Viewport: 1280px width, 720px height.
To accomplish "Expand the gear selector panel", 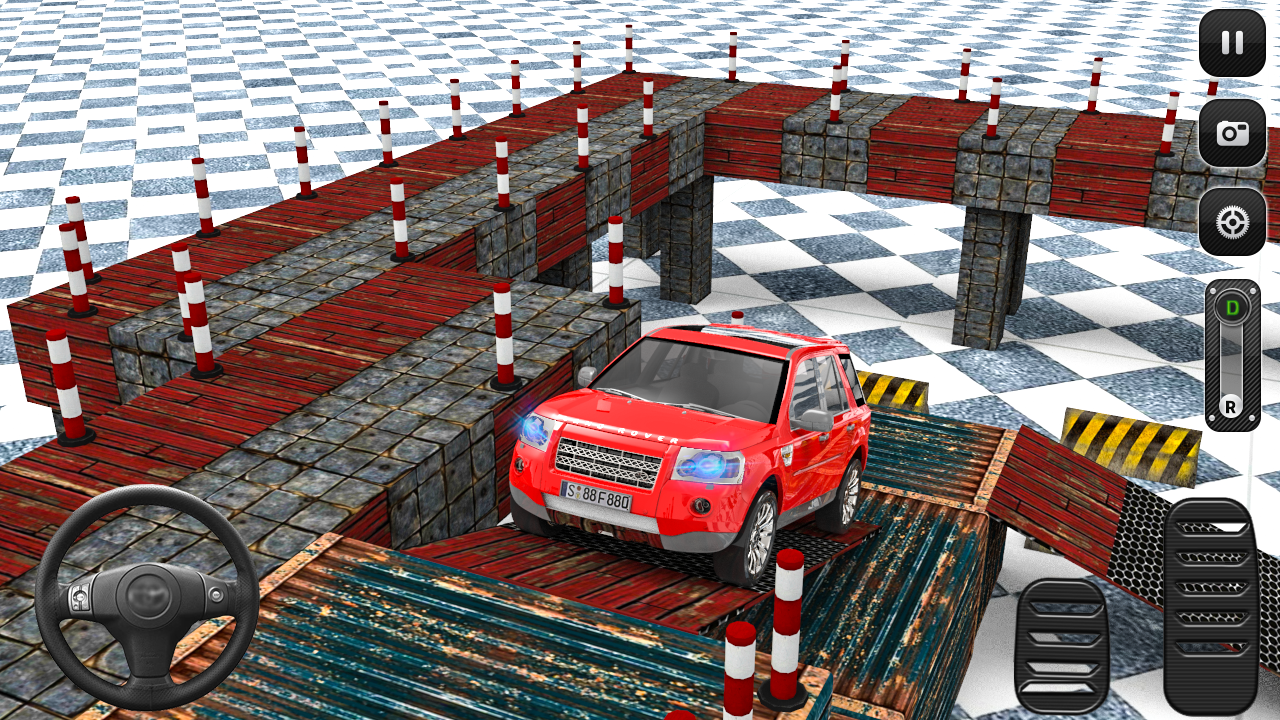I will [1233, 355].
